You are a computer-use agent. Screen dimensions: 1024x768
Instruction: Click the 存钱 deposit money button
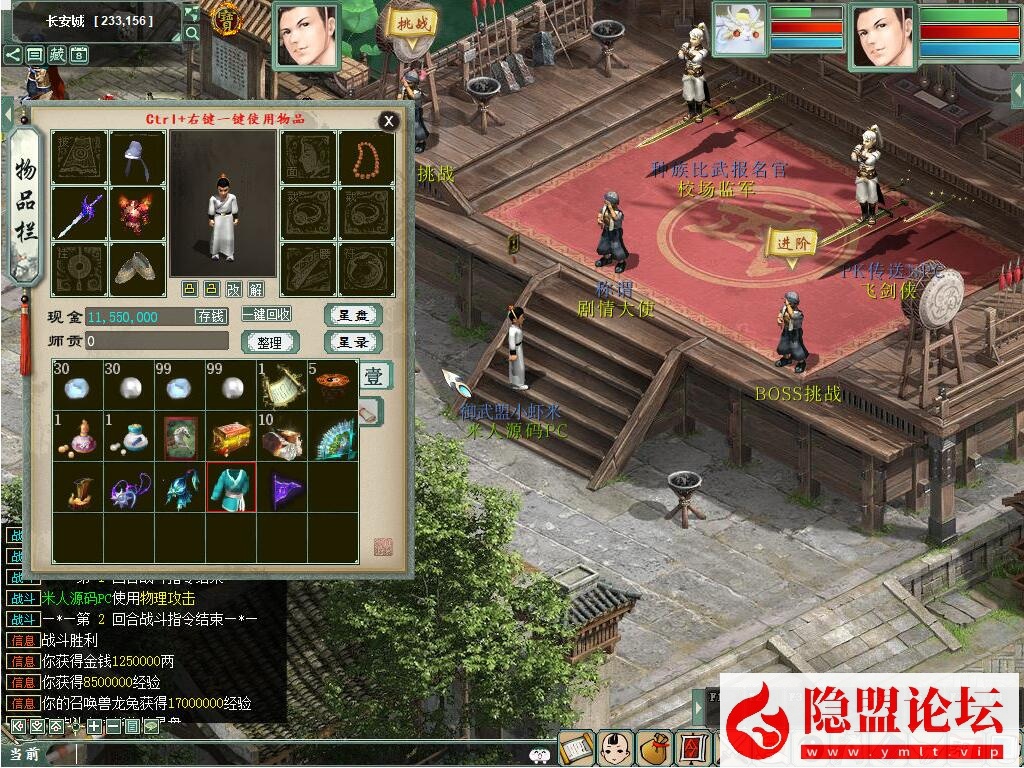click(x=211, y=316)
